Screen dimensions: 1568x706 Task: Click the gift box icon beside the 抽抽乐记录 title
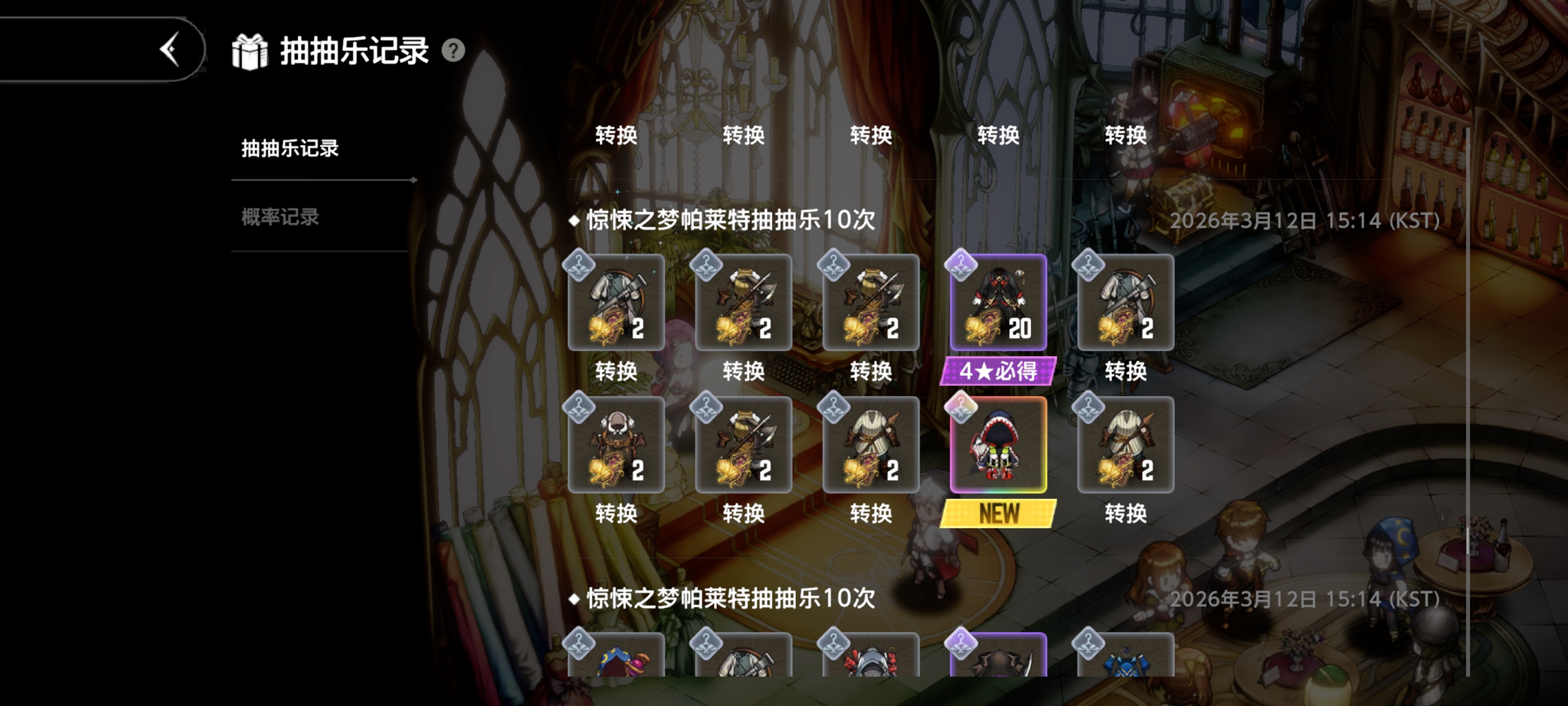pos(250,52)
